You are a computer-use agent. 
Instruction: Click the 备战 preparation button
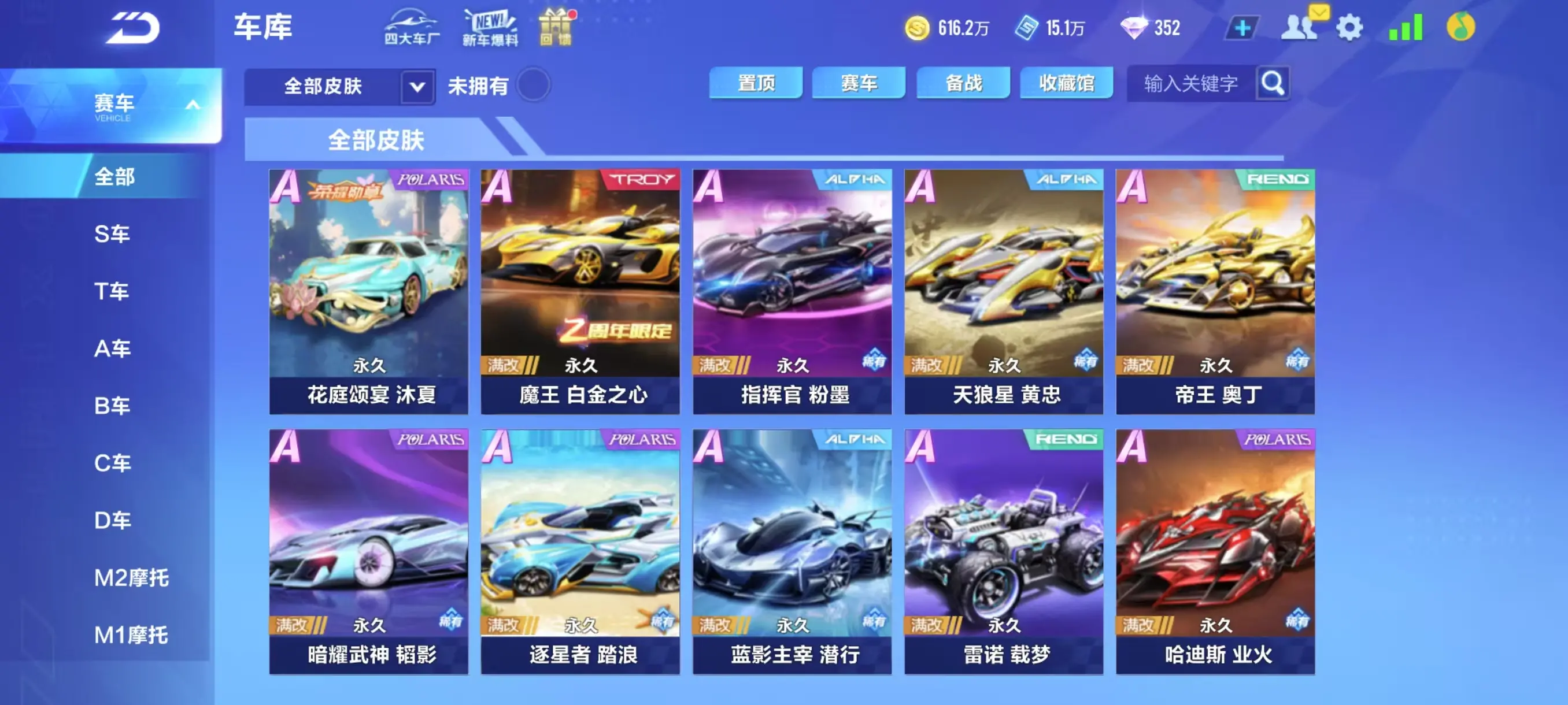(x=963, y=83)
